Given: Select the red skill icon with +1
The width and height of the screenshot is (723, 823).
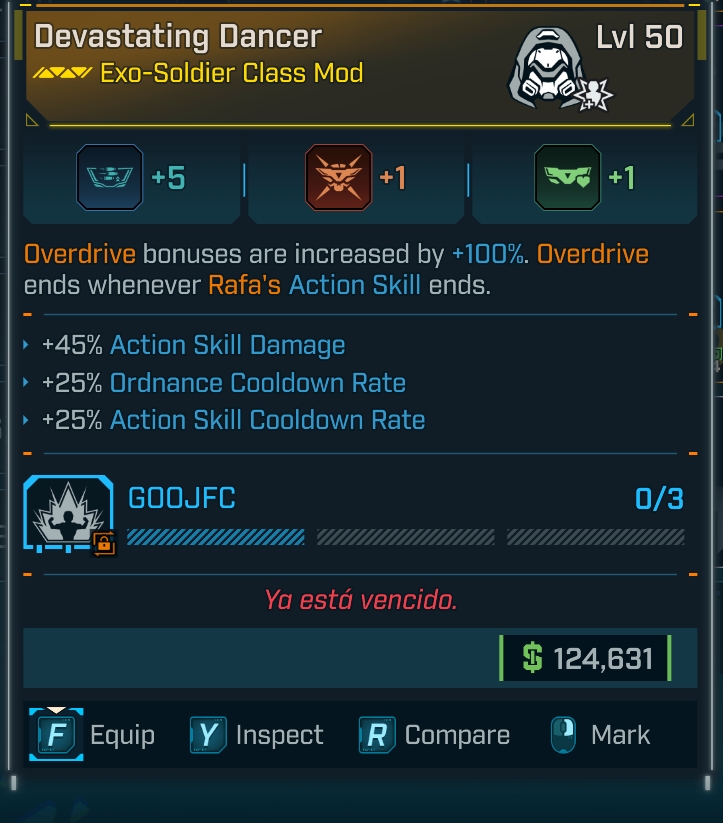Looking at the screenshot, I should [338, 178].
